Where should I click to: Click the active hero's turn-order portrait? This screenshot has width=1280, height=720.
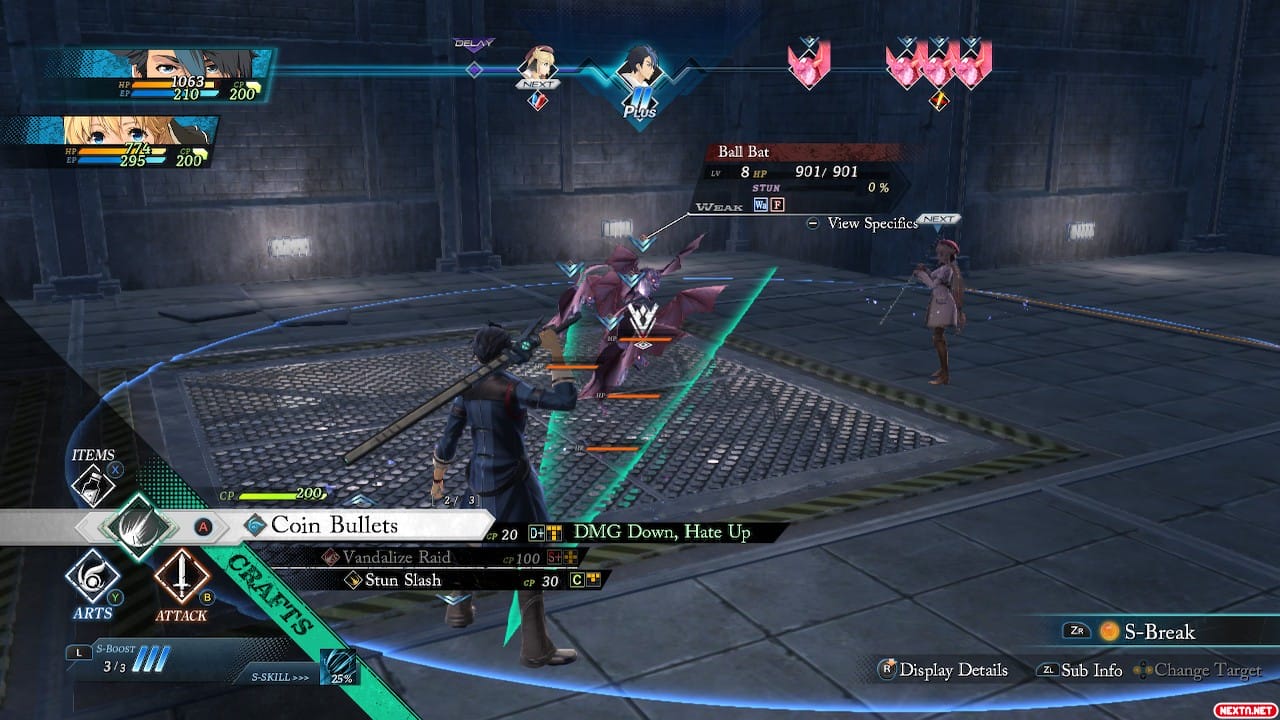[638, 70]
